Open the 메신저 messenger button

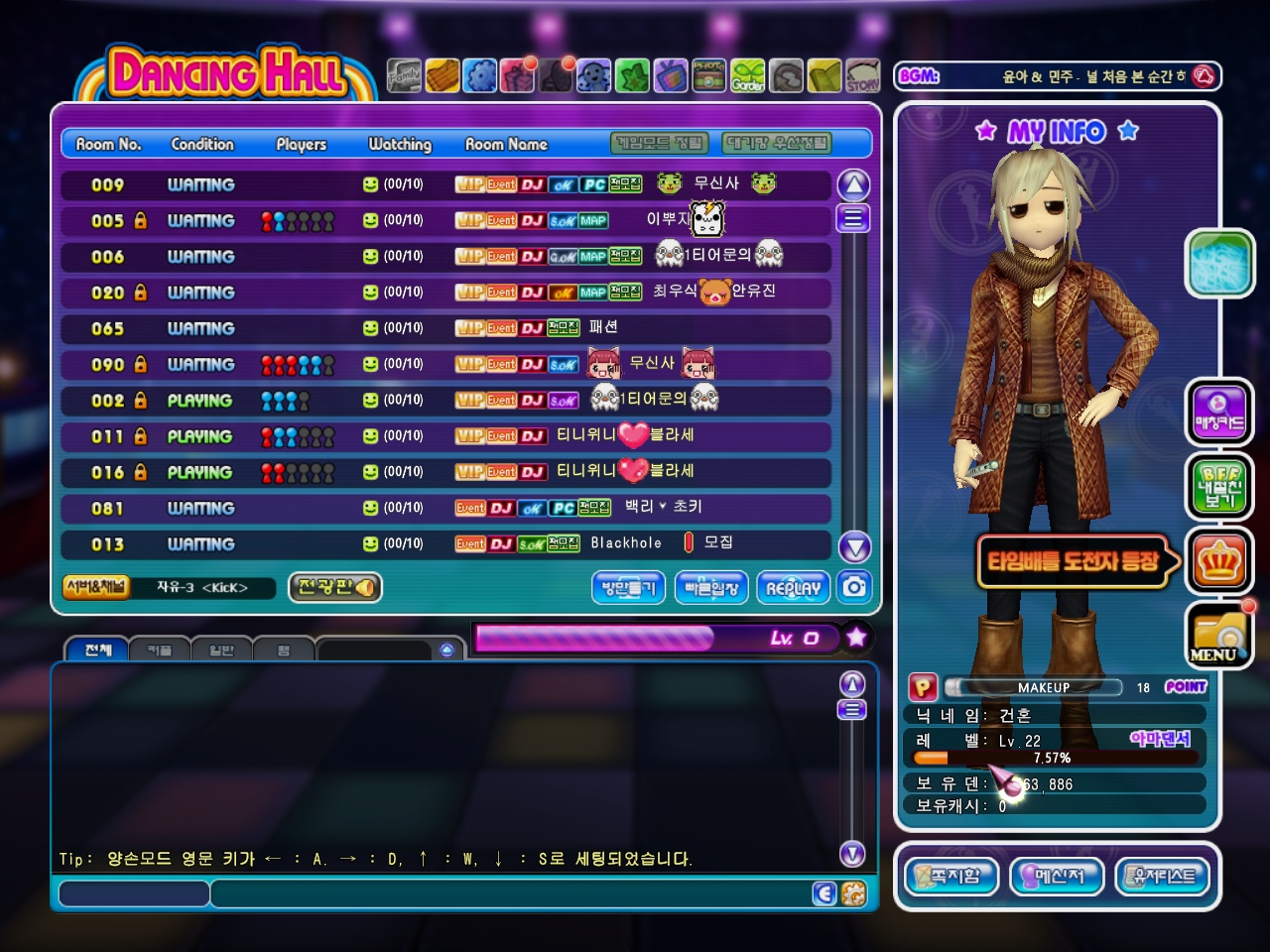[x=1057, y=877]
